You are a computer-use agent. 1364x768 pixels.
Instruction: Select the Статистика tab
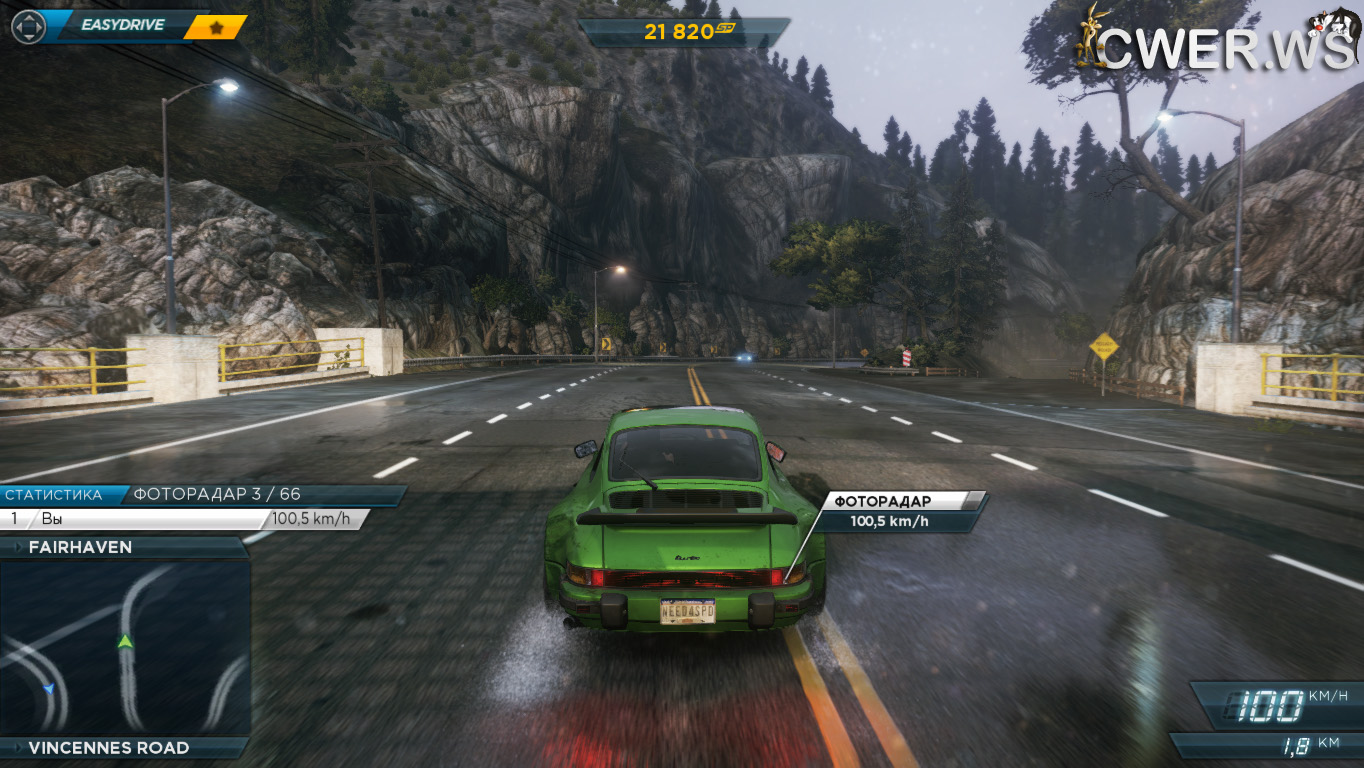(56, 494)
